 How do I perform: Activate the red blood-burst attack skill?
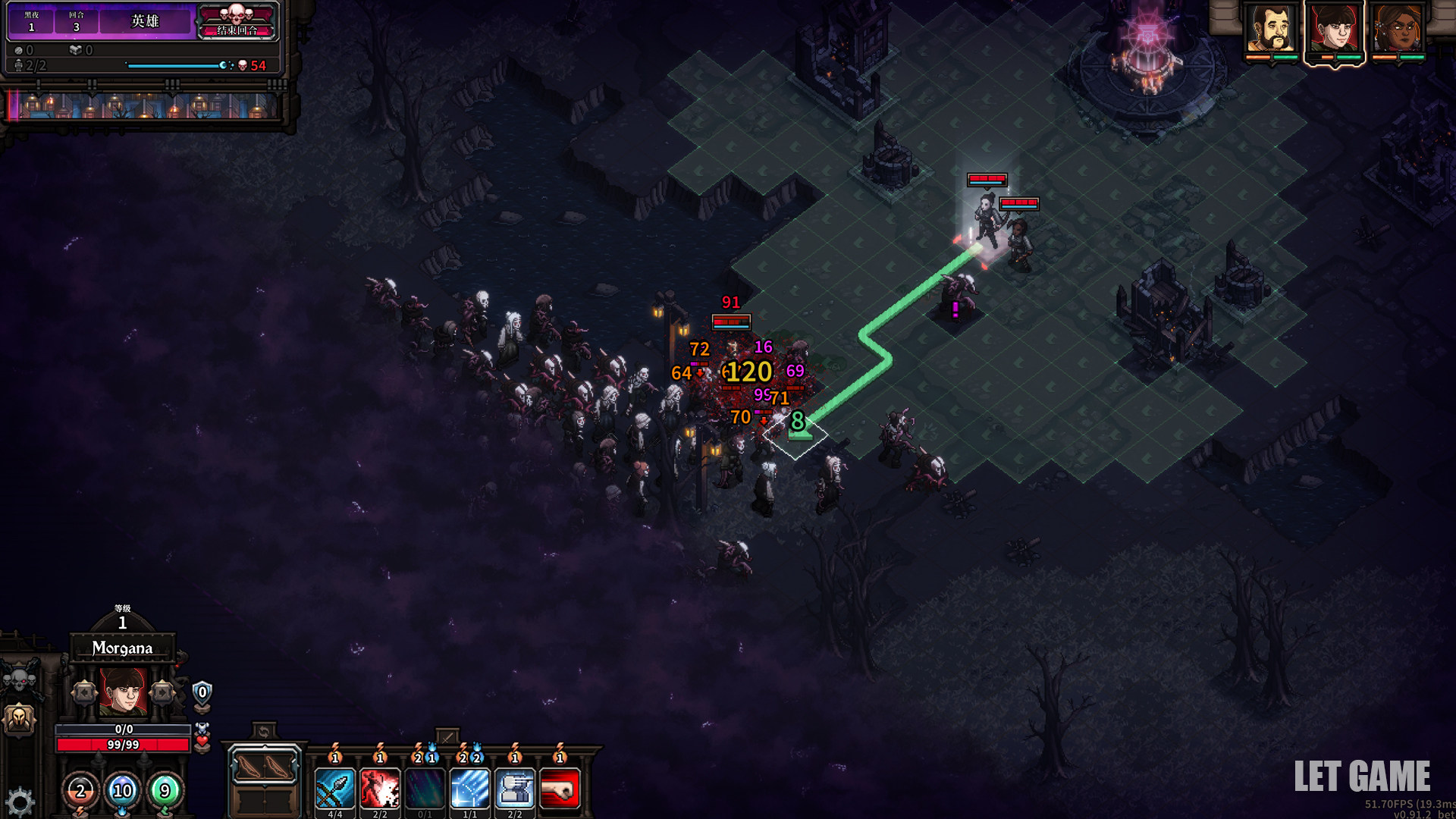tap(380, 789)
